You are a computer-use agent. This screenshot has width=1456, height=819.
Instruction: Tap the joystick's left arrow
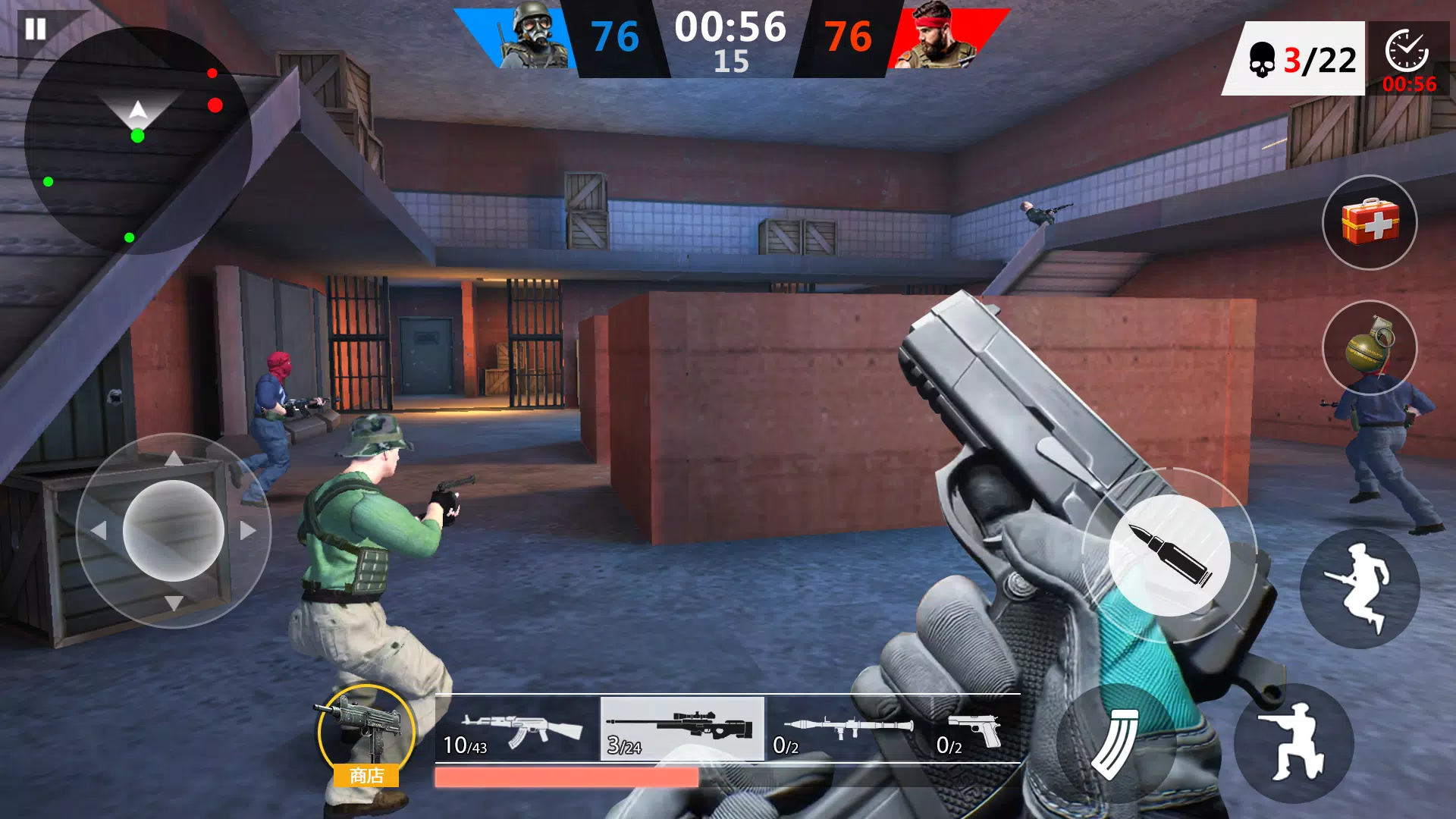tap(99, 531)
